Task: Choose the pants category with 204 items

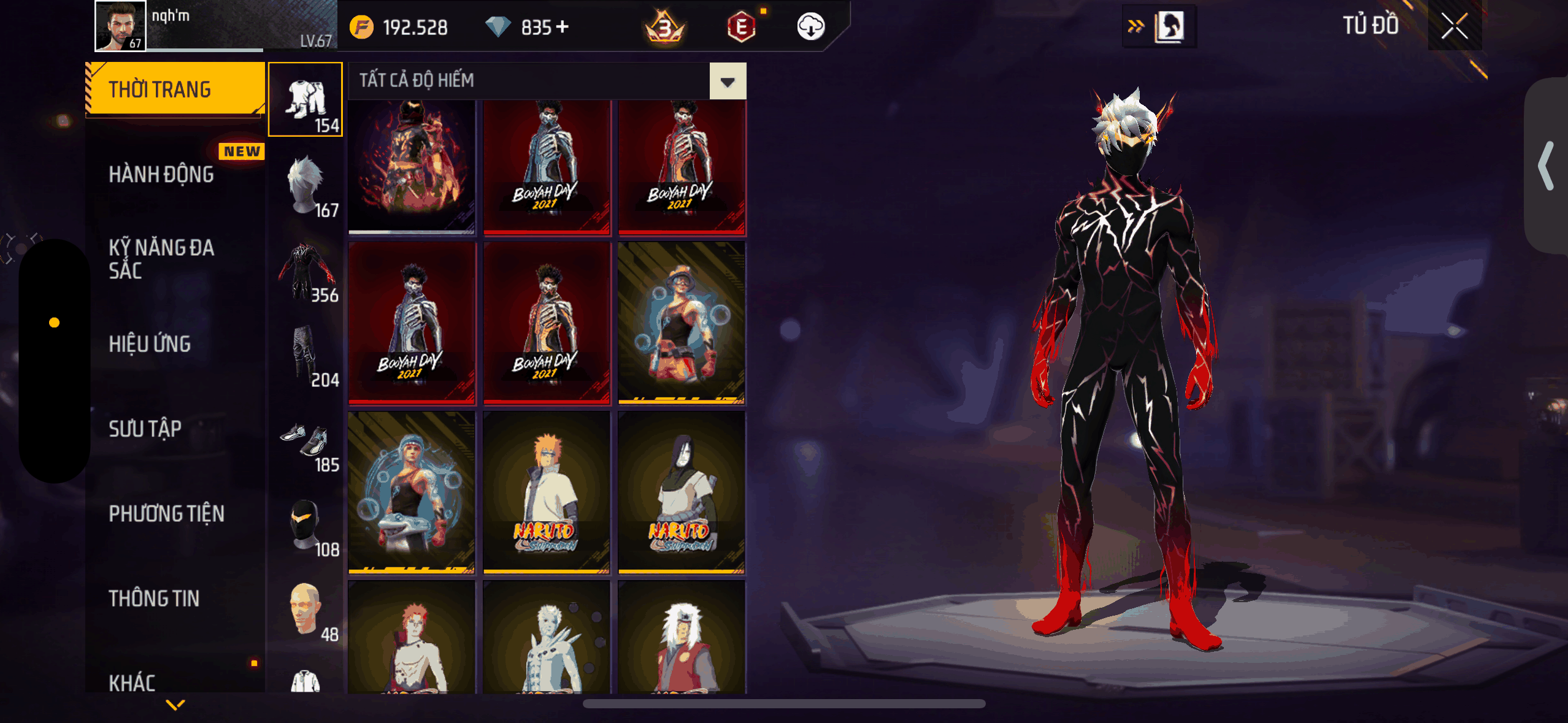Action: 306,356
